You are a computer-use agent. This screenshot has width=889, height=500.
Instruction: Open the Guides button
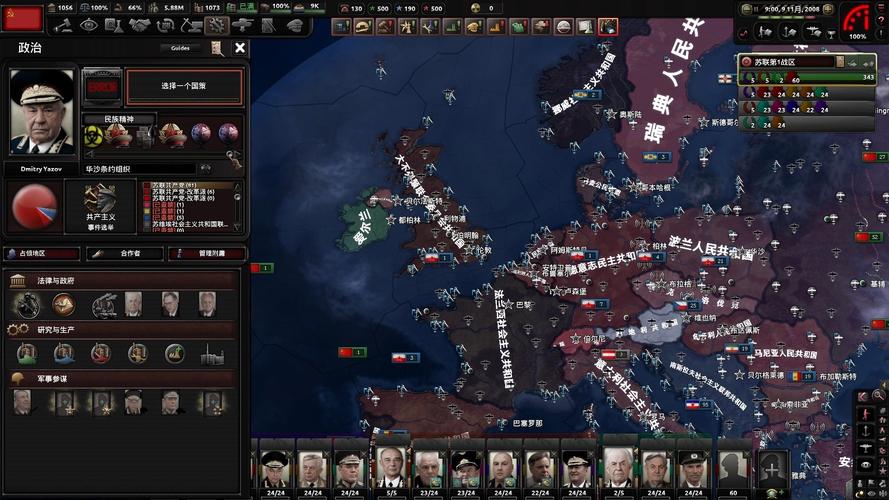coord(180,47)
